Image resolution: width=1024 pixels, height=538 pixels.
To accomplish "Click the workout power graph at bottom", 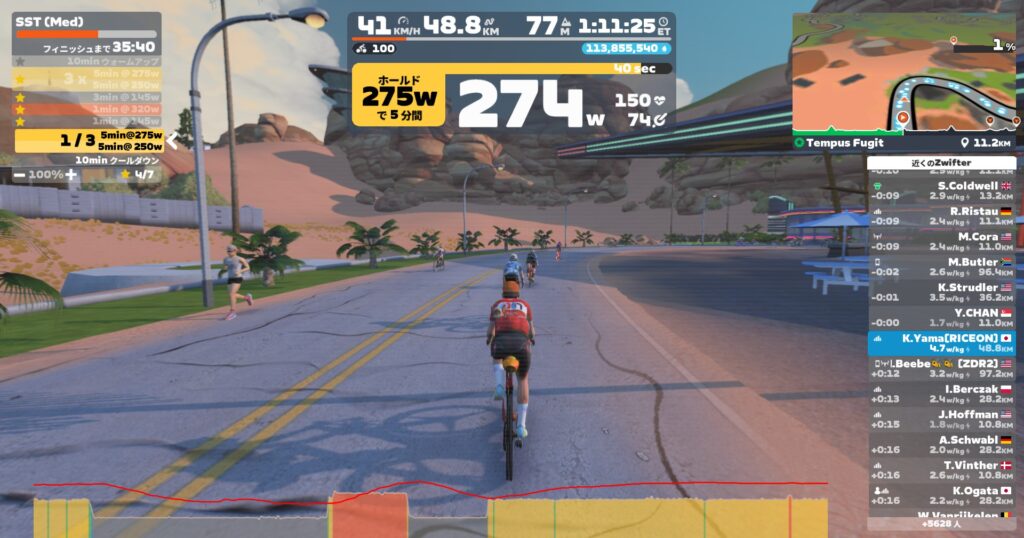I will click(x=430, y=512).
